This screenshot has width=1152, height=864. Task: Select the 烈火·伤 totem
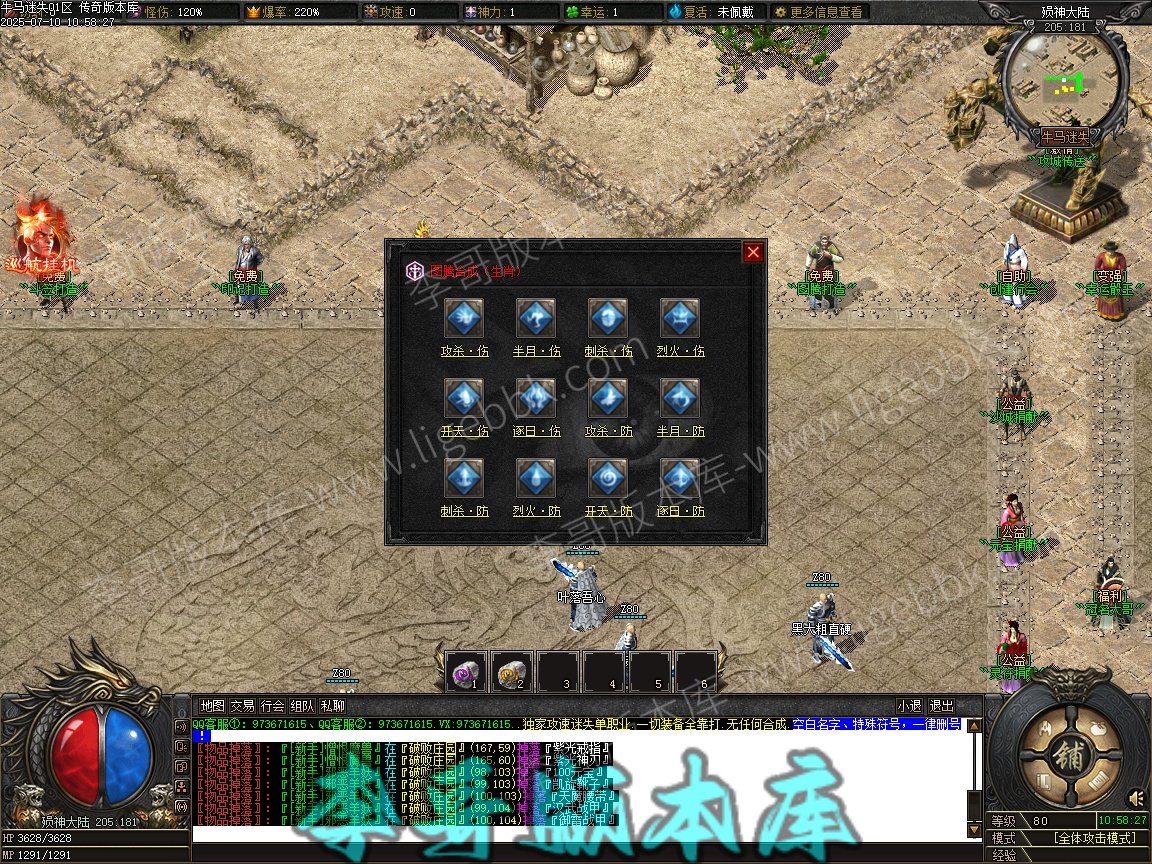point(680,319)
